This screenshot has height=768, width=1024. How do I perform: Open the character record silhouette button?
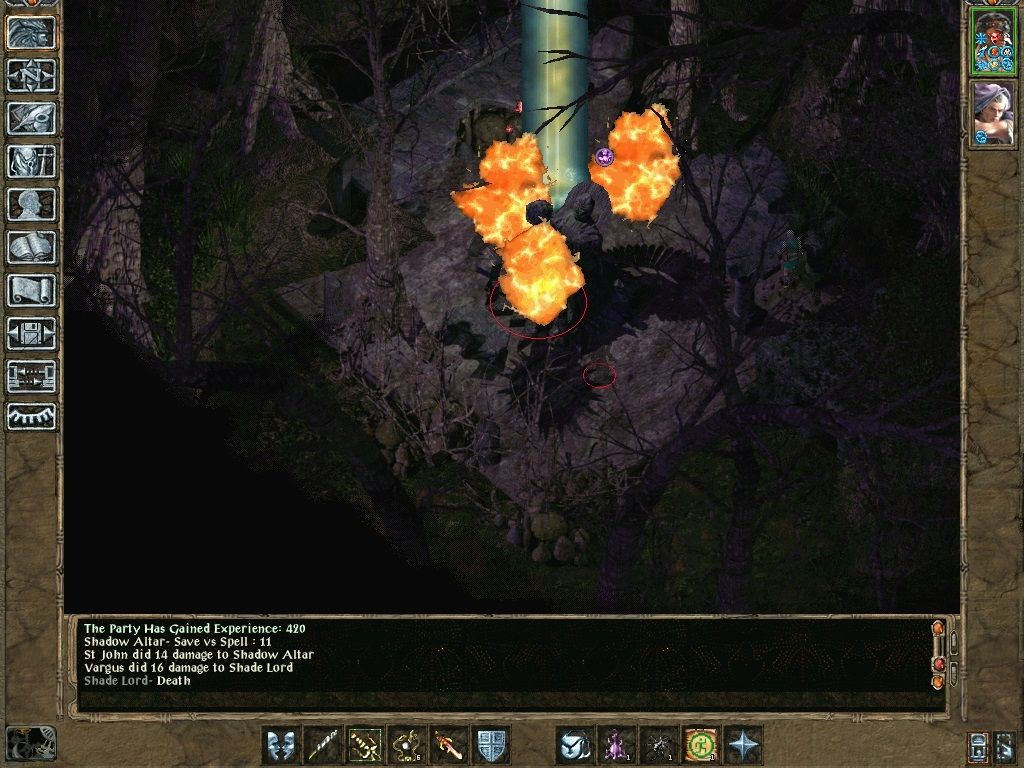31,205
